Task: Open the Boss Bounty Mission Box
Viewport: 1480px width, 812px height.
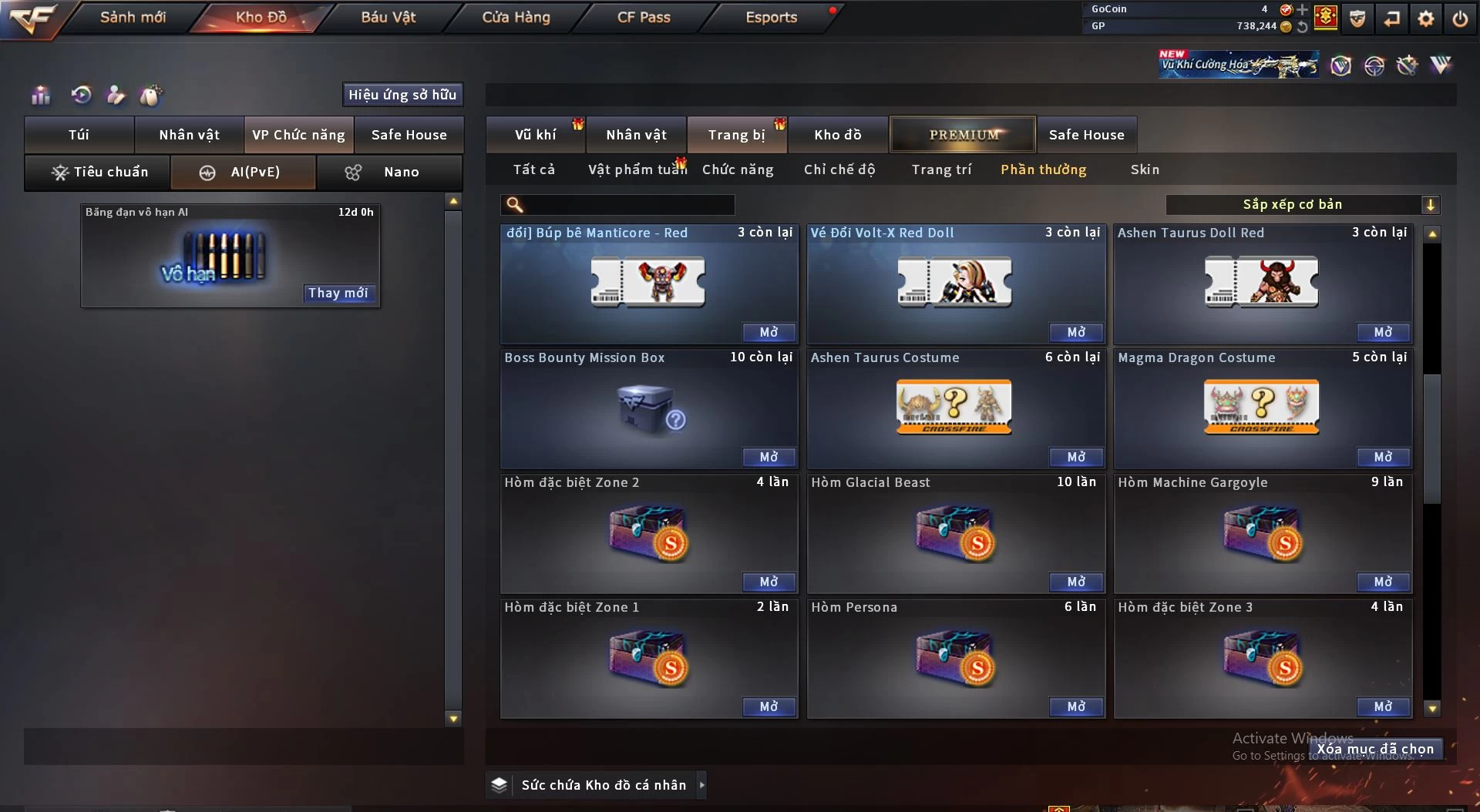Action: (769, 457)
